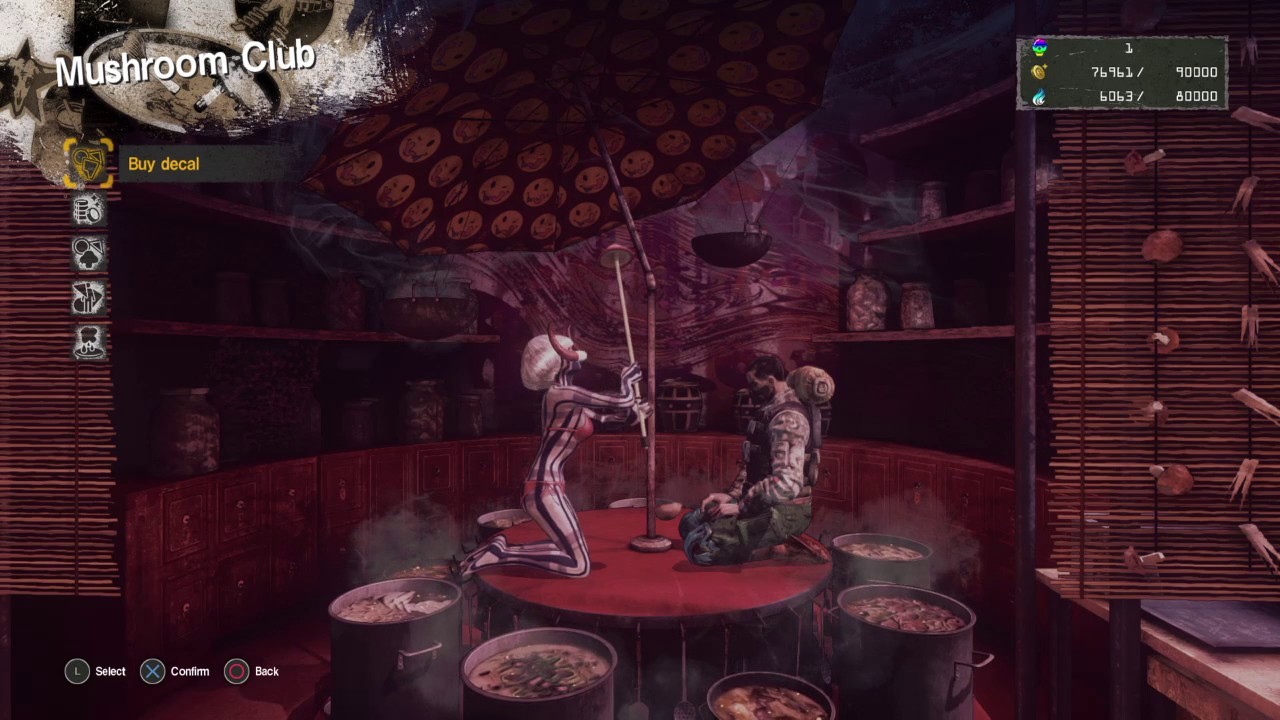1280x720 pixels.
Task: Click the Kill Coin currency icon
Action: point(1039,72)
